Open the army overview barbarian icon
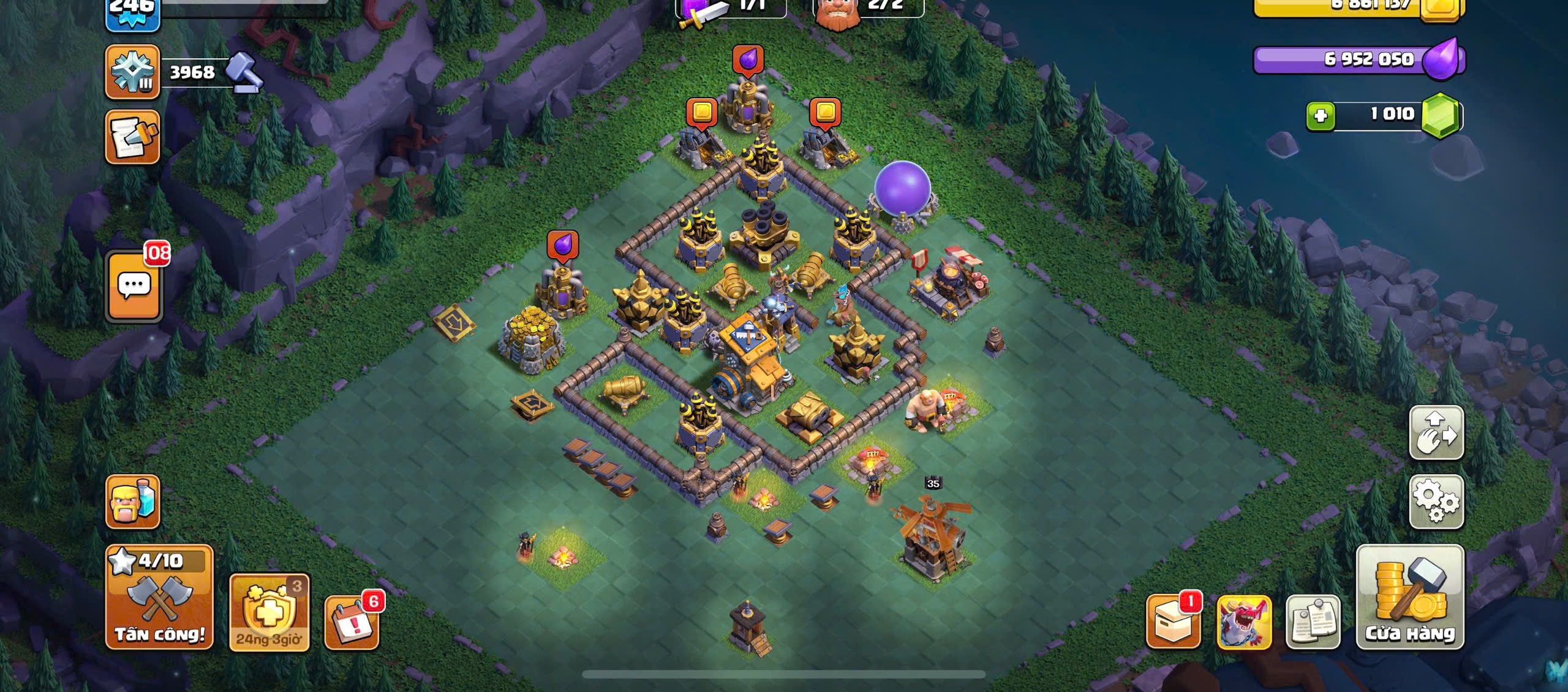Viewport: 1568px width, 692px height. 132,501
